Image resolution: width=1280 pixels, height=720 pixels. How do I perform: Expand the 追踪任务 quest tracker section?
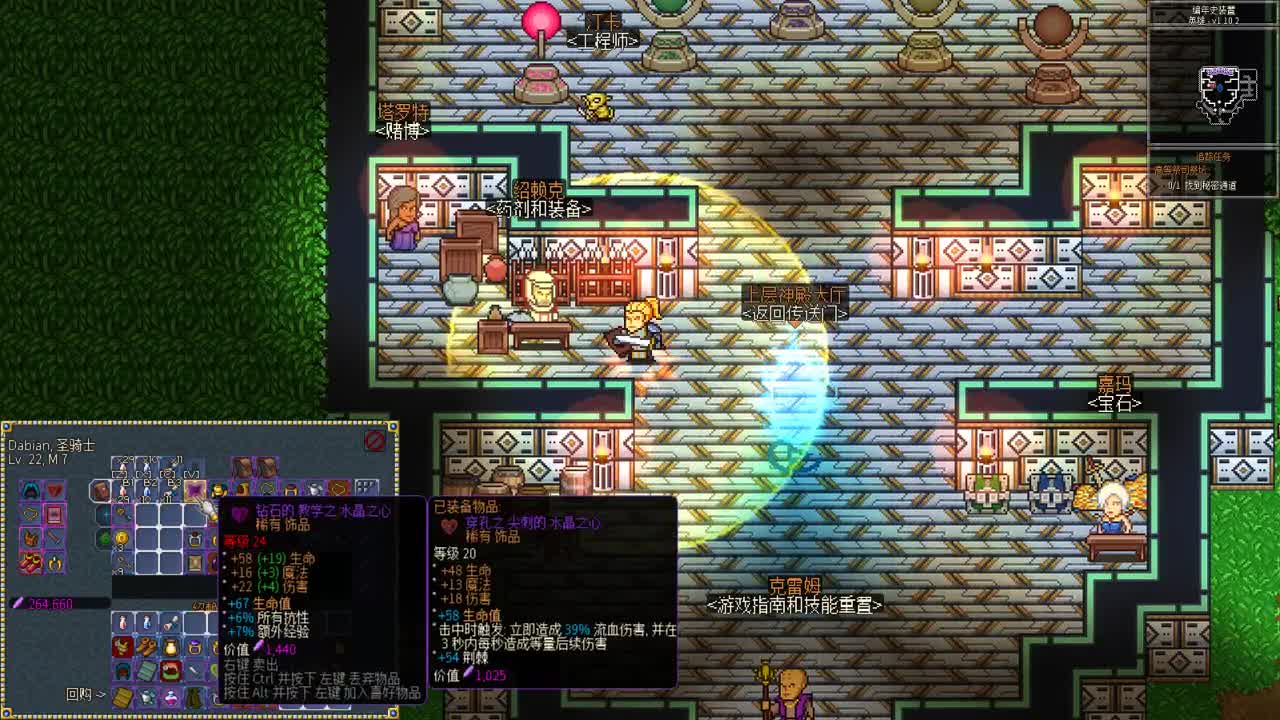click(1211, 156)
